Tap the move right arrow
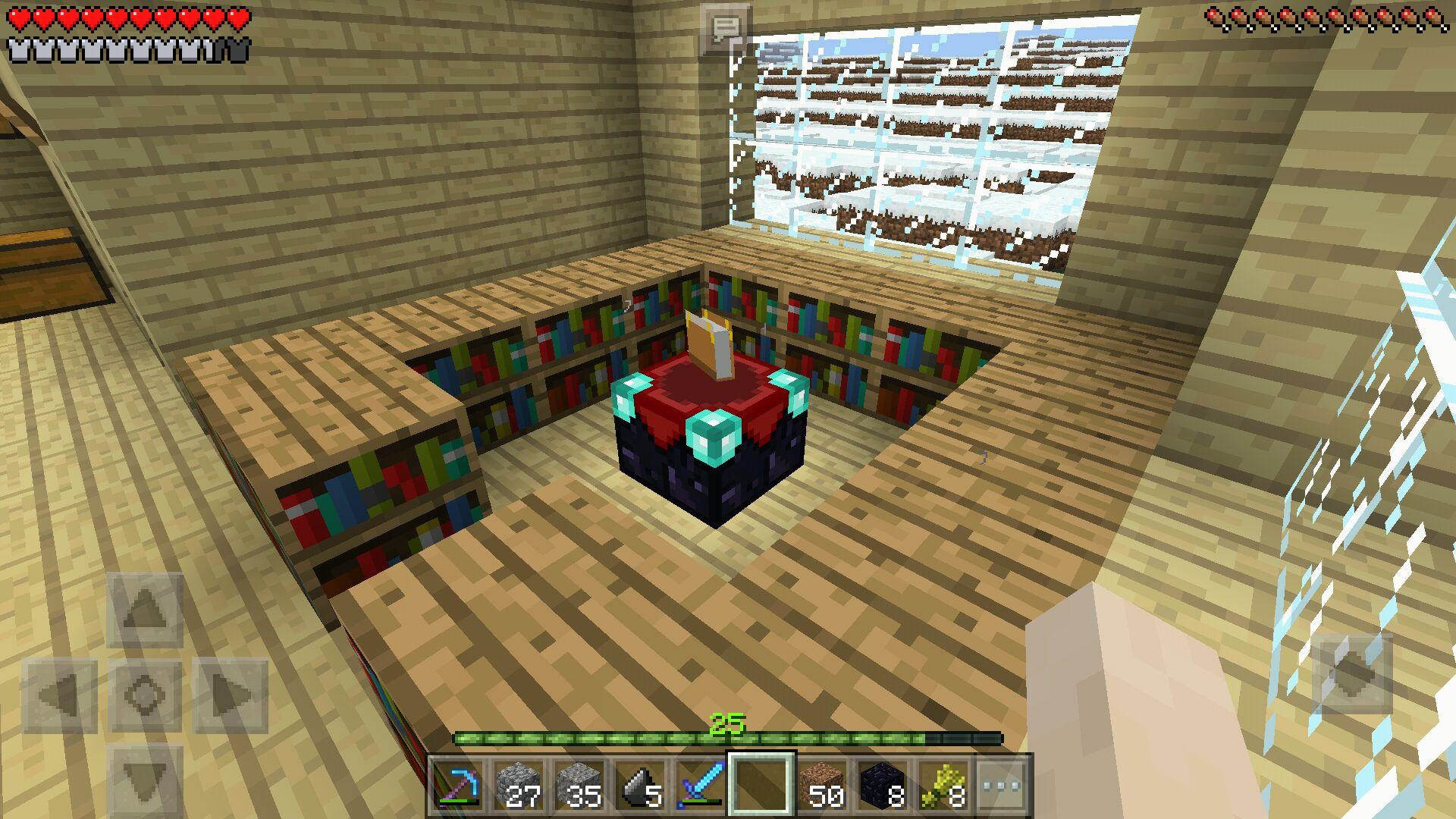1456x819 pixels. (231, 695)
